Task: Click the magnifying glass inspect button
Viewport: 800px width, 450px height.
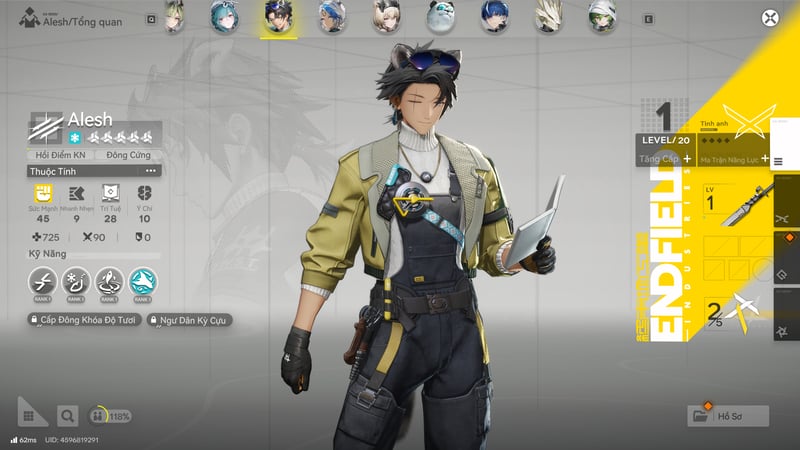Action: click(x=67, y=415)
